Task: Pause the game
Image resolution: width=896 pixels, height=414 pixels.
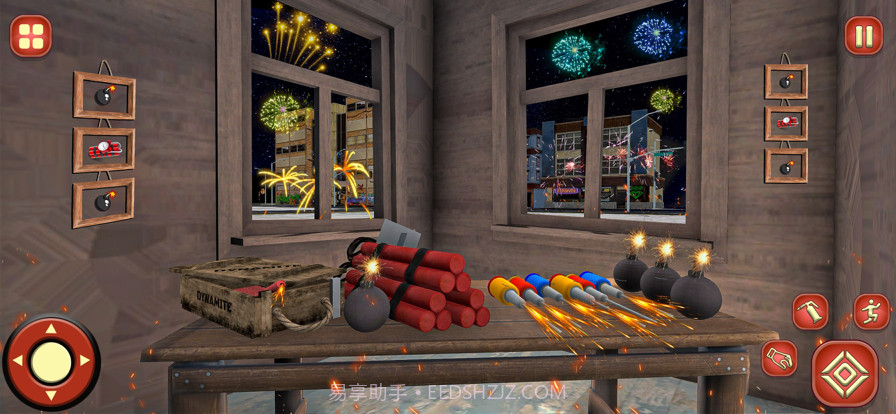Action: [864, 36]
